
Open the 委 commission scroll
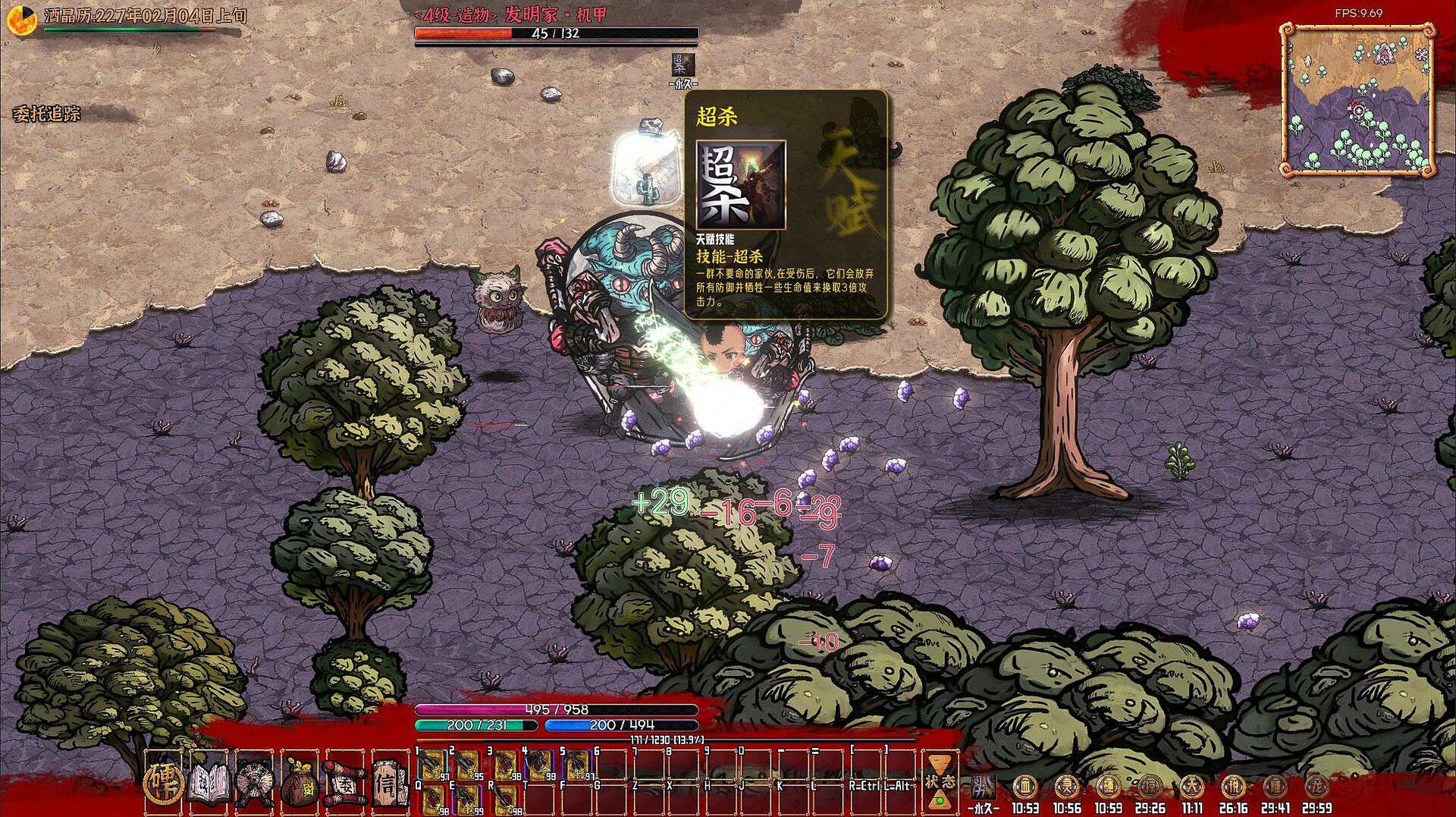click(345, 780)
